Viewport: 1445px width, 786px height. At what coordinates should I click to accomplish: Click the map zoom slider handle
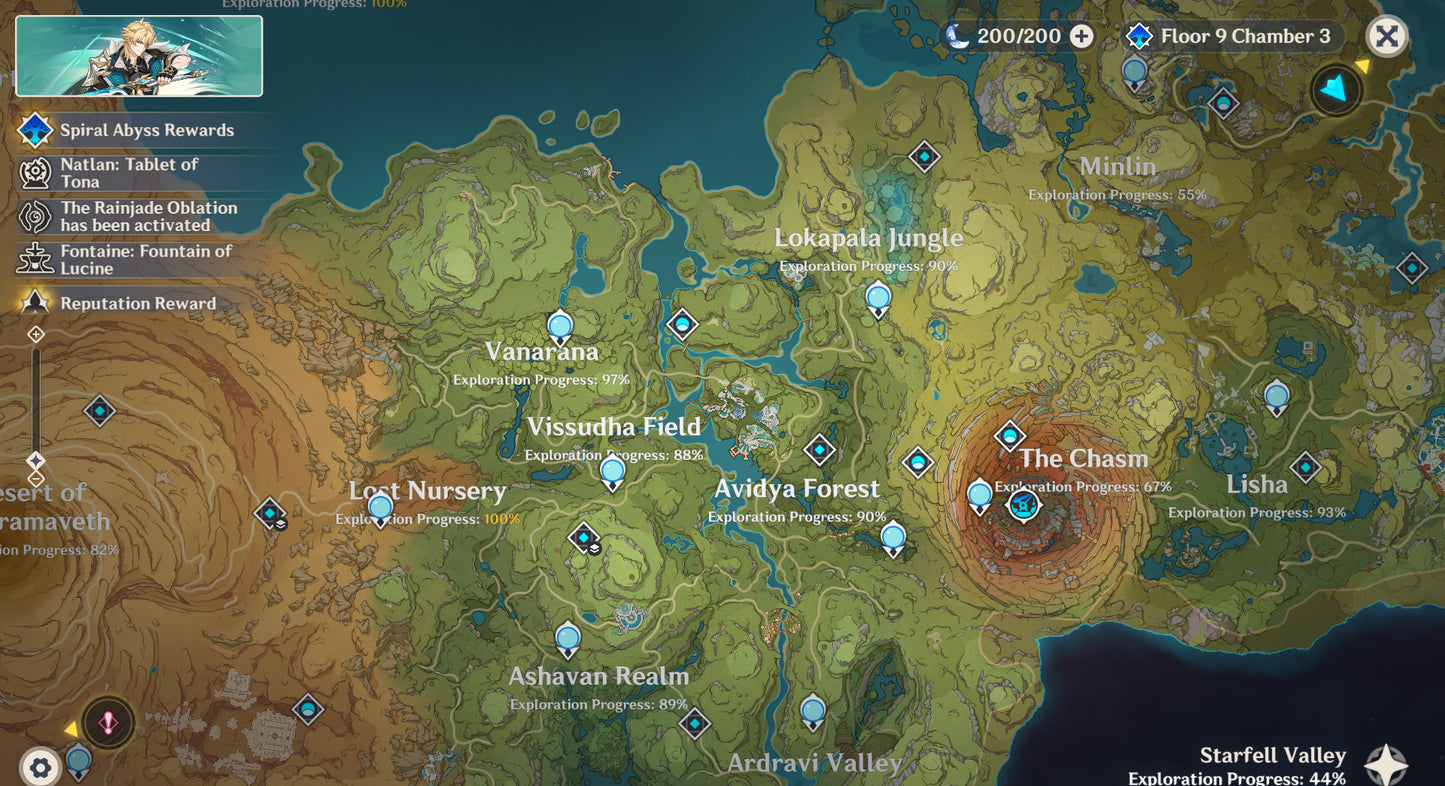(36, 460)
